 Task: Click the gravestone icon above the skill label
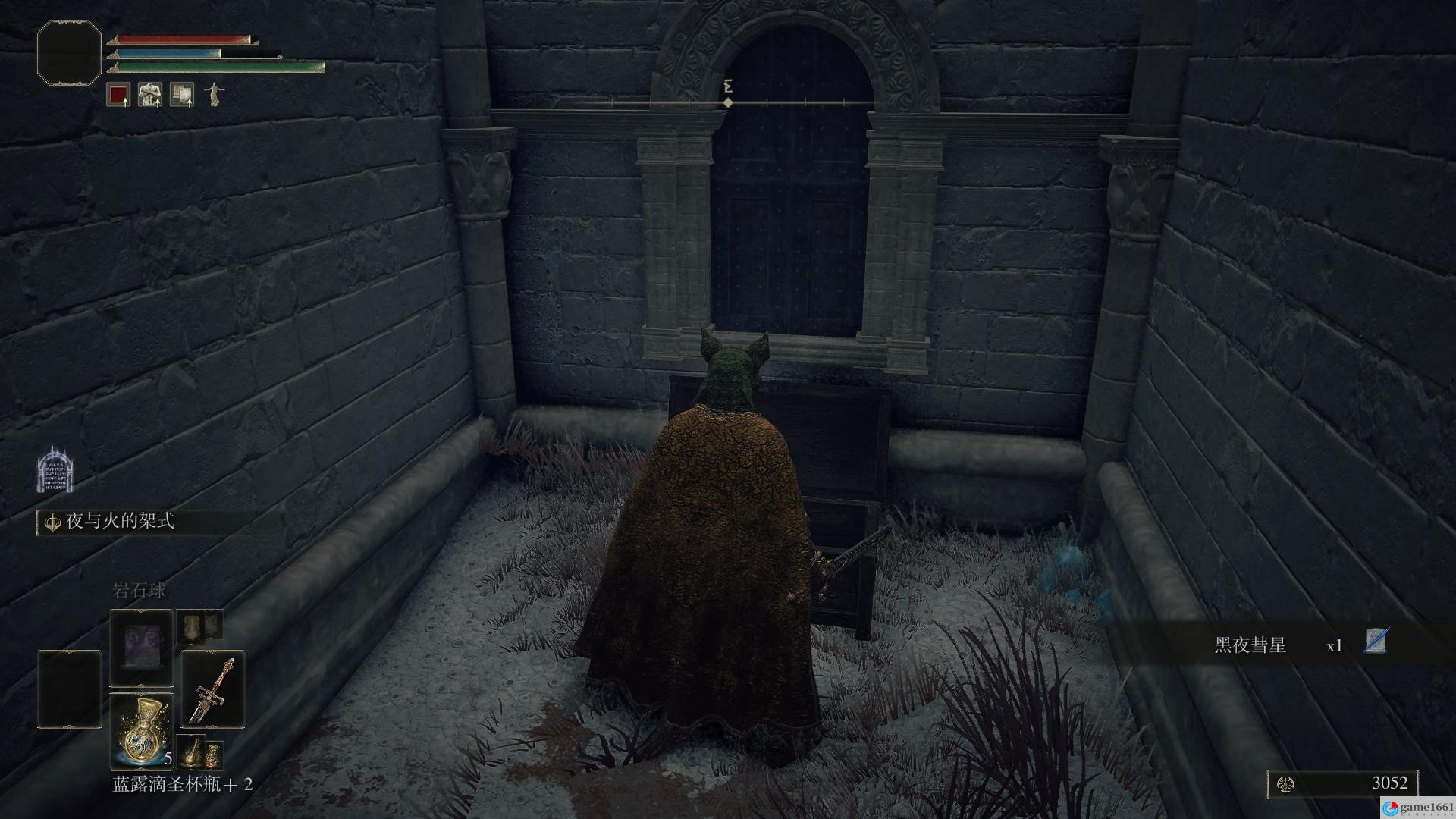pos(55,469)
